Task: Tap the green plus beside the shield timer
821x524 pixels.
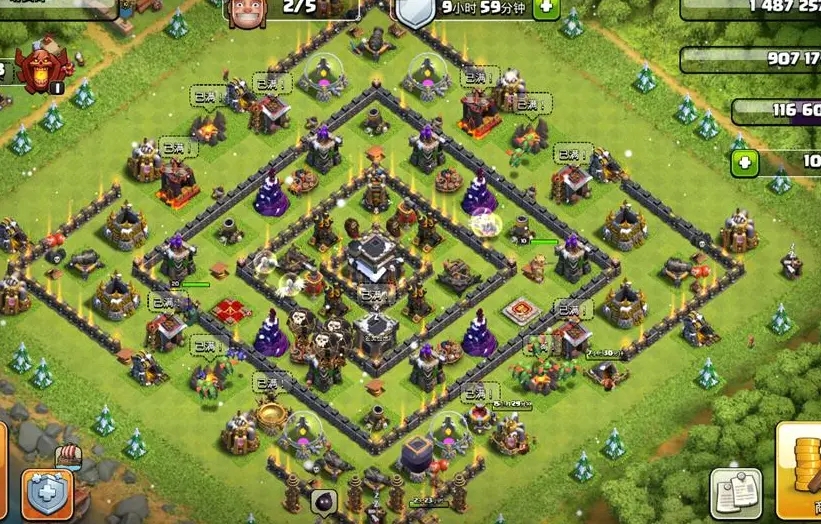Action: coord(547,7)
